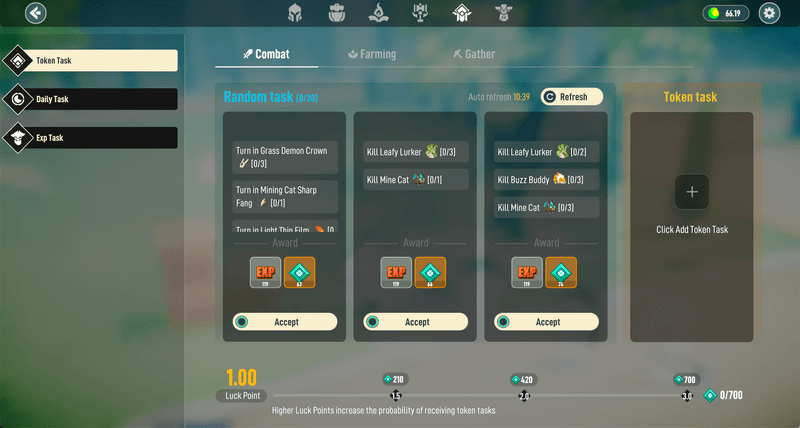This screenshot has width=800, height=428.
Task: Click the 210-point luck reward marker
Action: coord(395,380)
